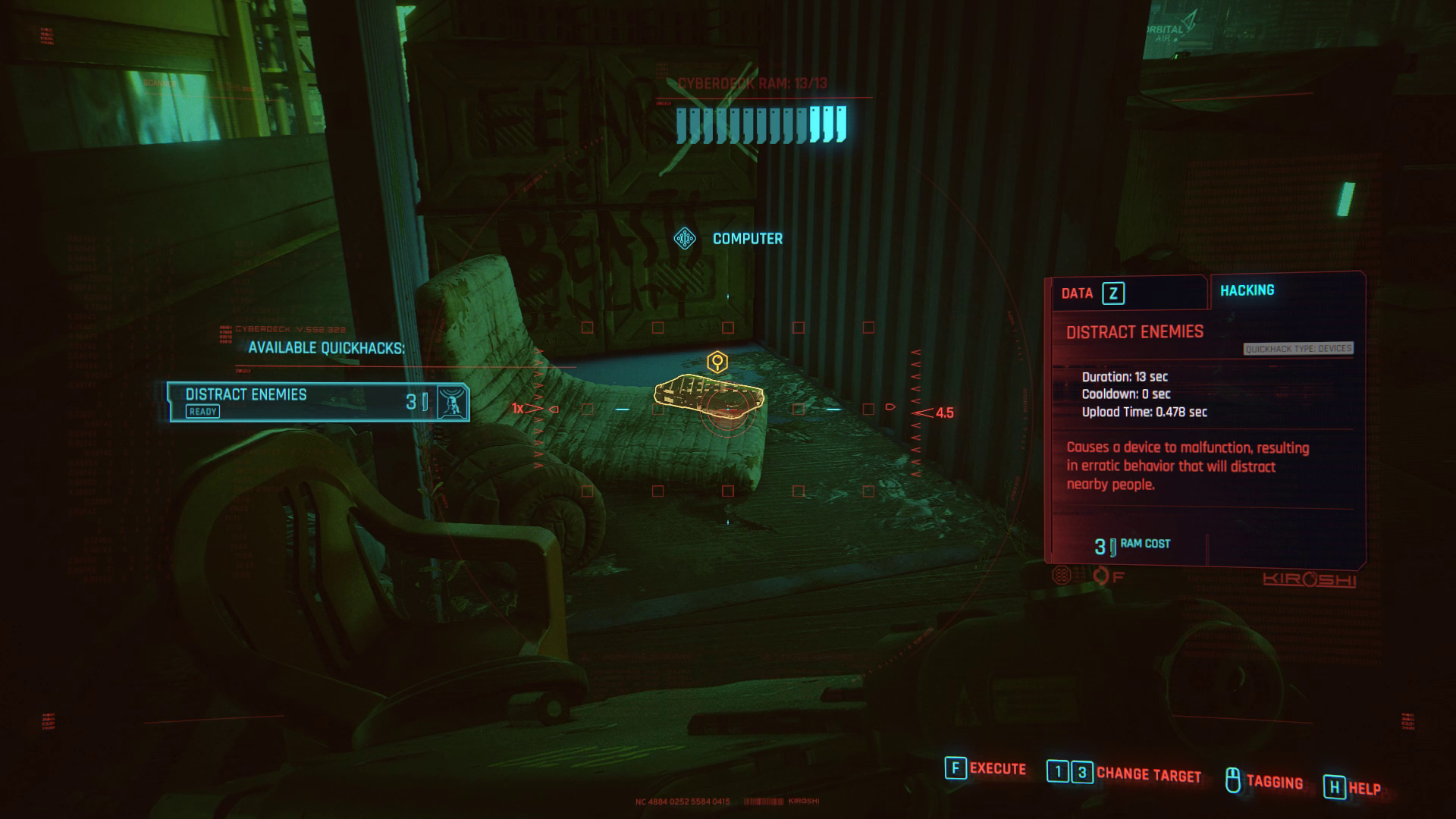Image resolution: width=1456 pixels, height=819 pixels.
Task: Select the yellow highlighted computer target marker
Action: click(x=716, y=362)
